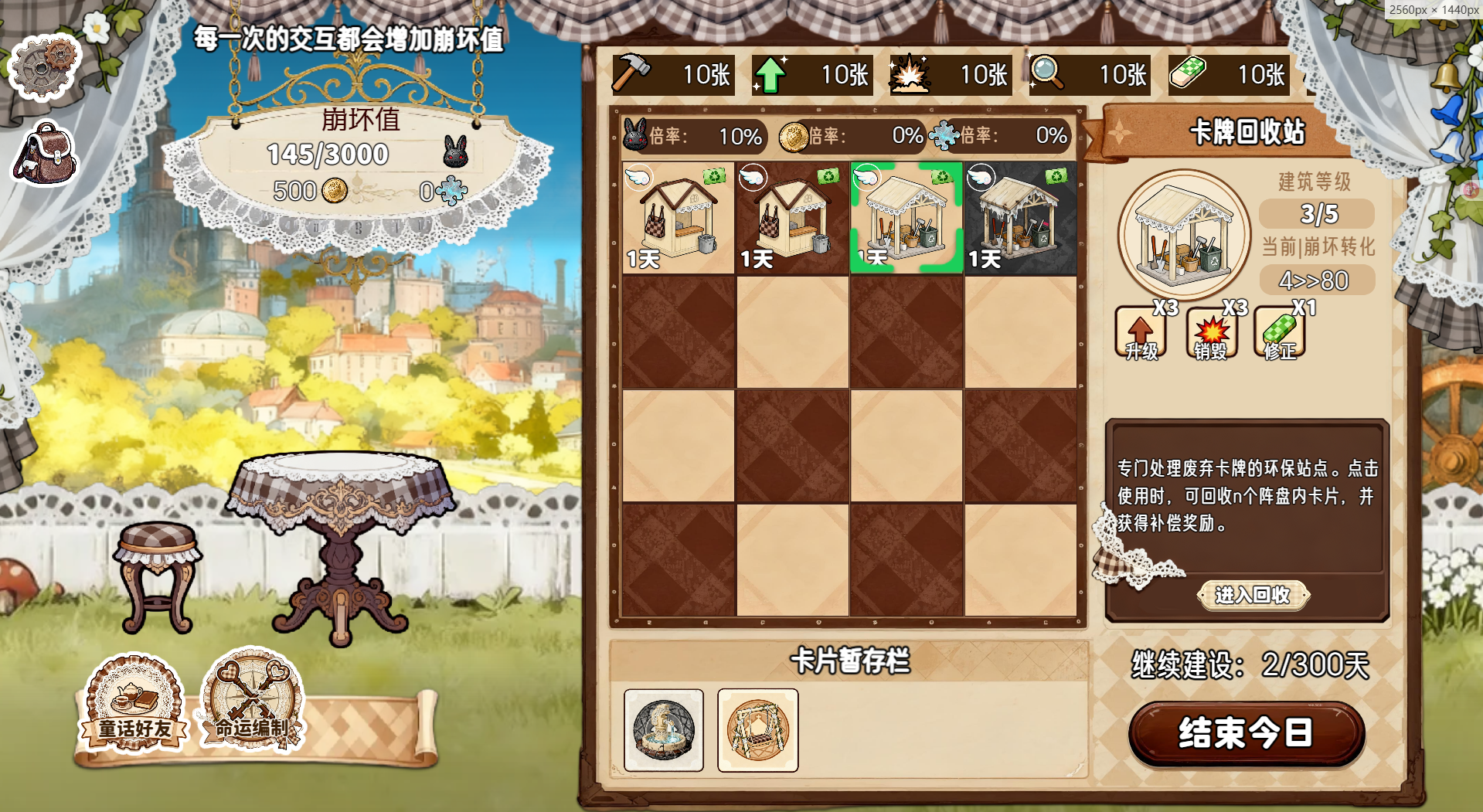Image resolution: width=1483 pixels, height=812 pixels.
Task: Open the backpack inventory icon
Action: 44,153
